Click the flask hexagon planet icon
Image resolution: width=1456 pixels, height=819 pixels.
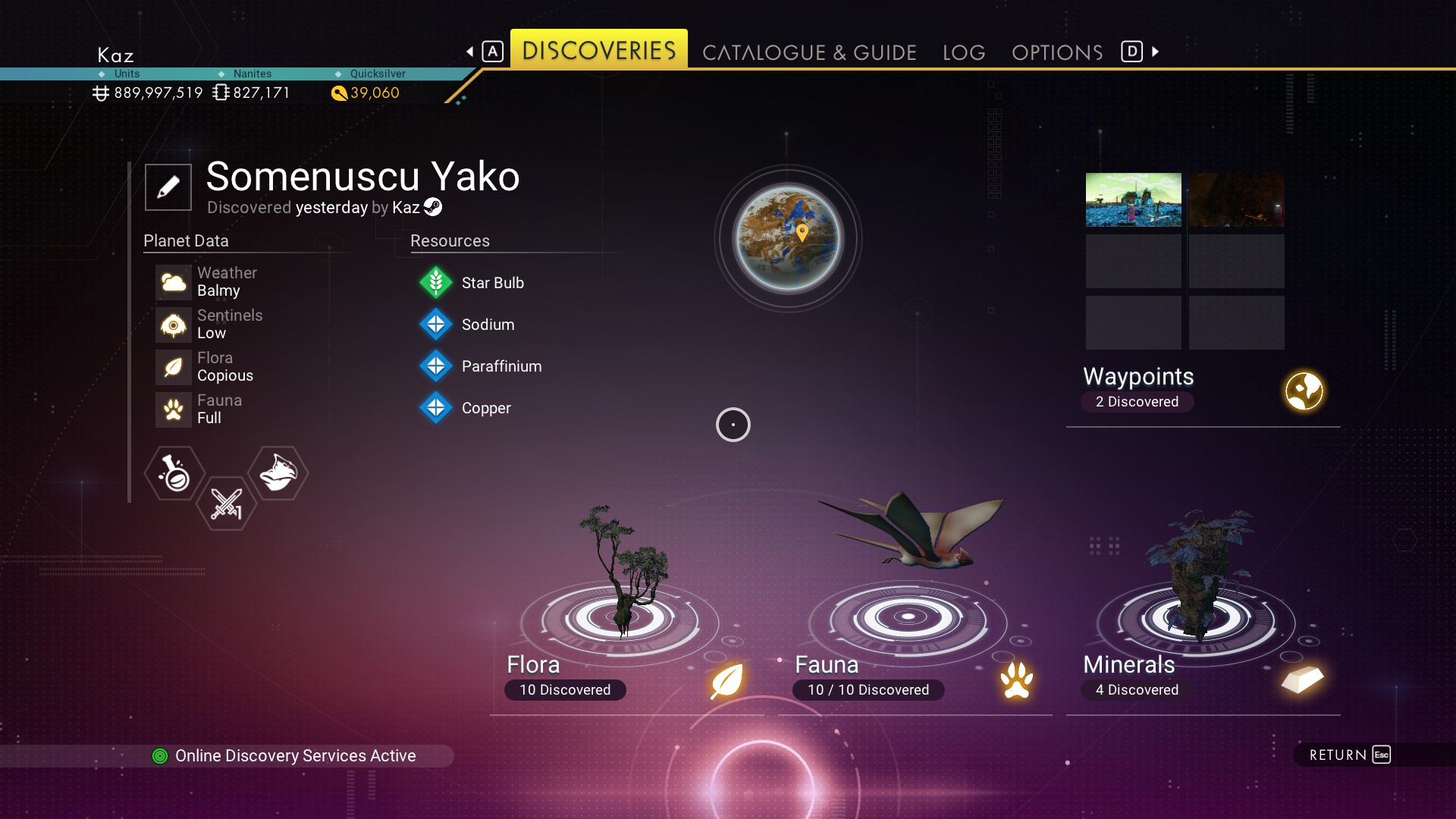click(x=175, y=473)
